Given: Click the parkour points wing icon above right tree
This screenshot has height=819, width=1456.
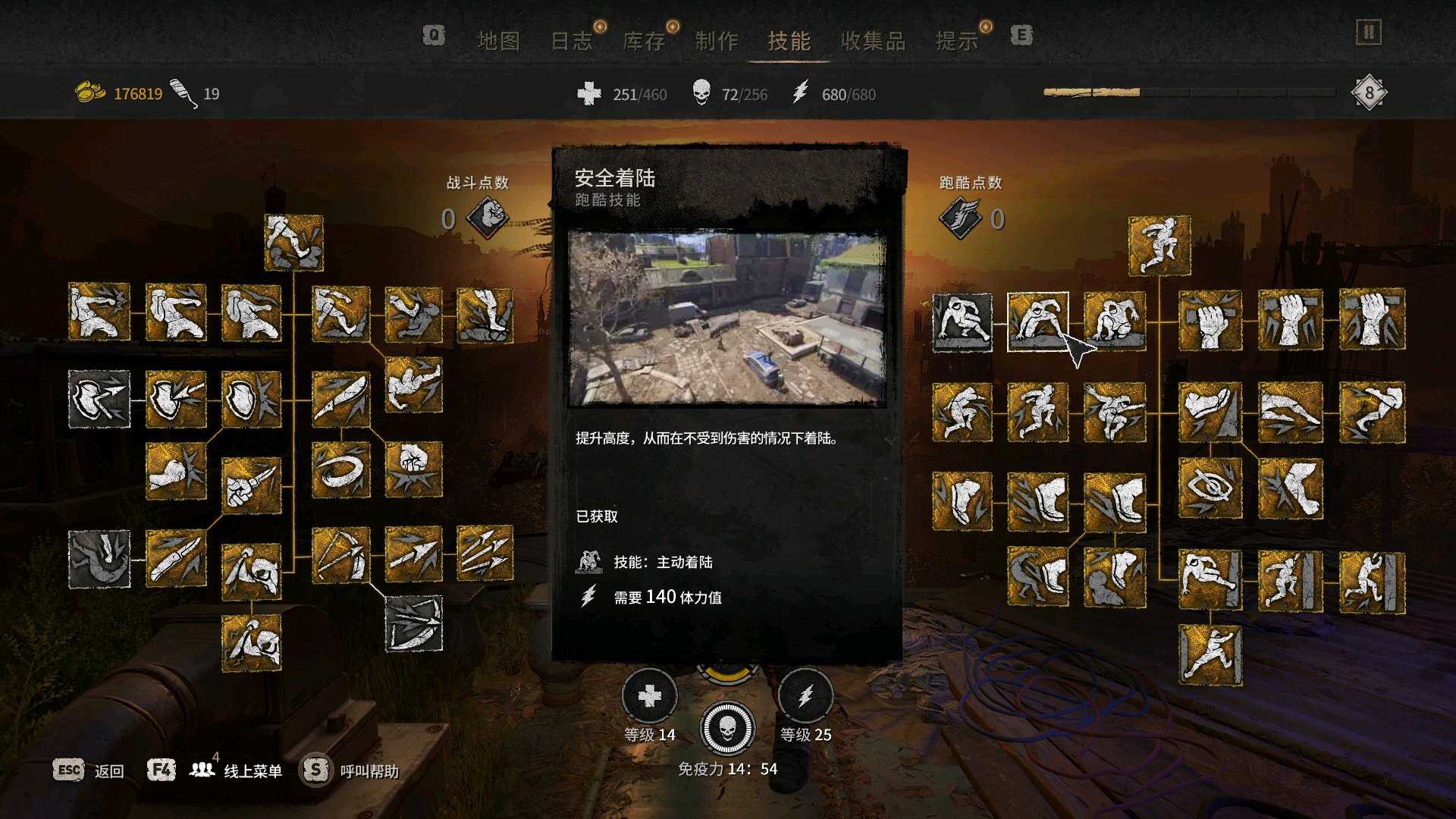Looking at the screenshot, I should (962, 216).
